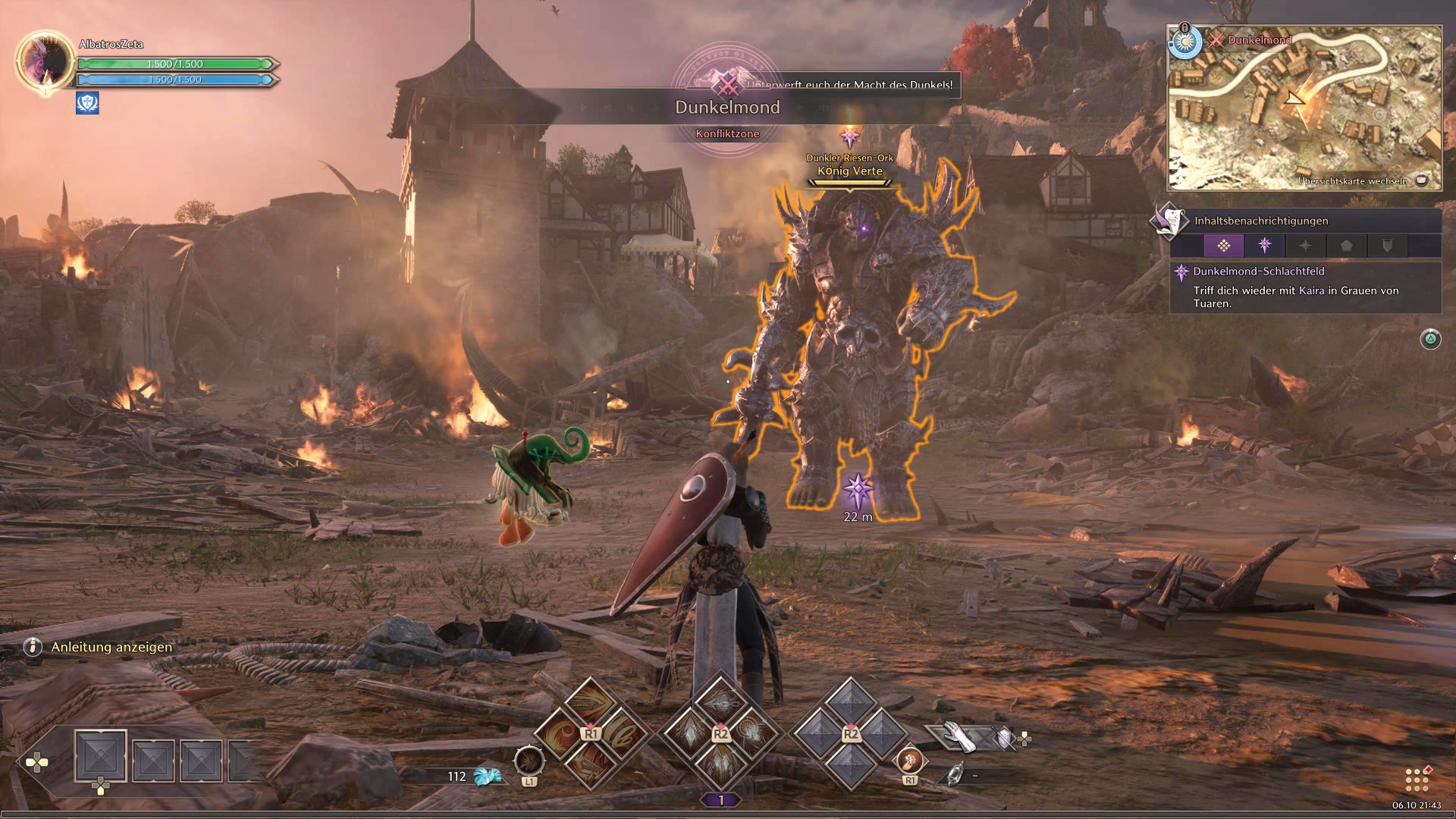Select the sword and shield weapon icon
Image resolution: width=1456 pixels, height=819 pixels.
pyautogui.click(x=1003, y=738)
